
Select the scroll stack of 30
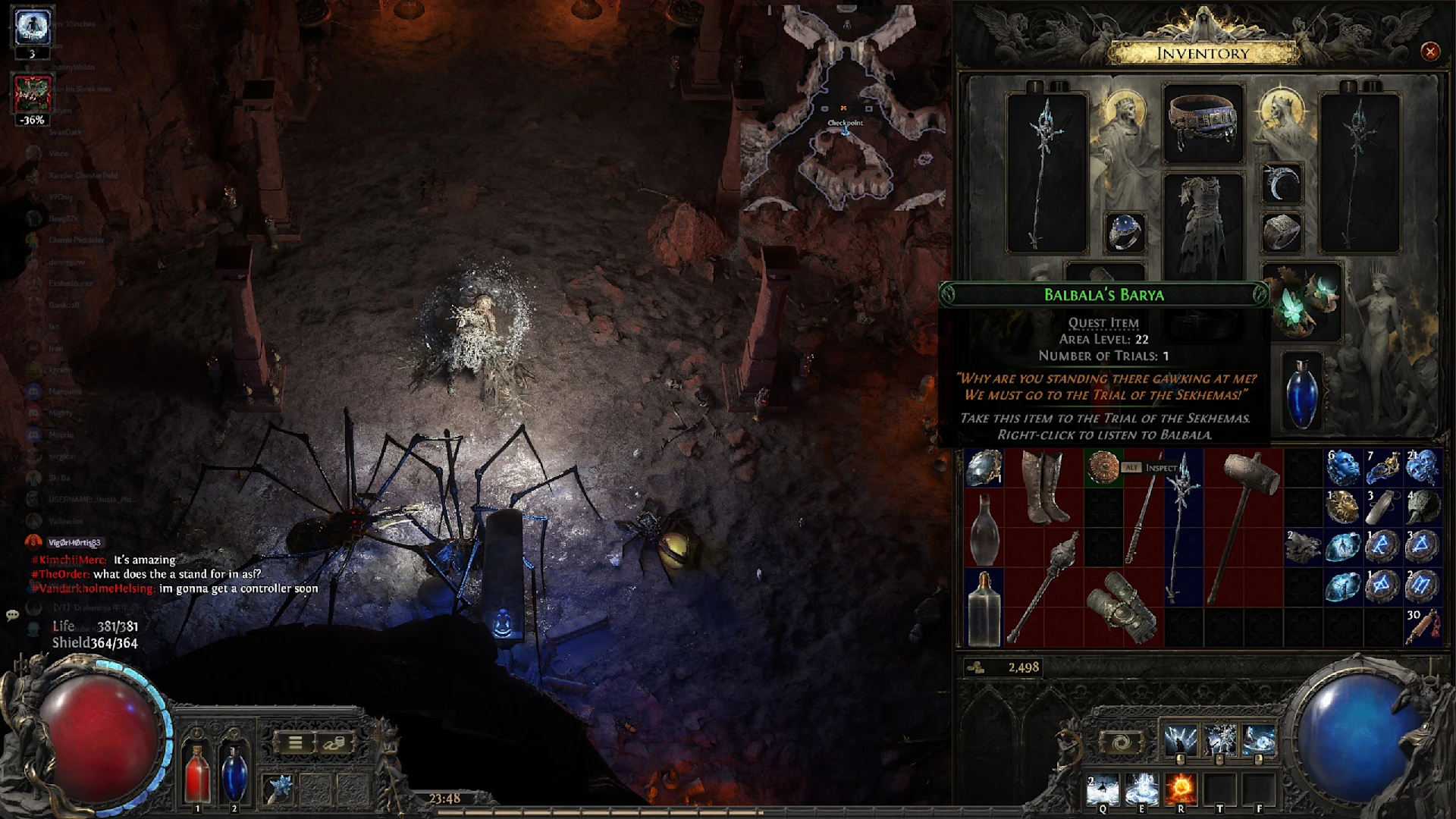point(1421,626)
